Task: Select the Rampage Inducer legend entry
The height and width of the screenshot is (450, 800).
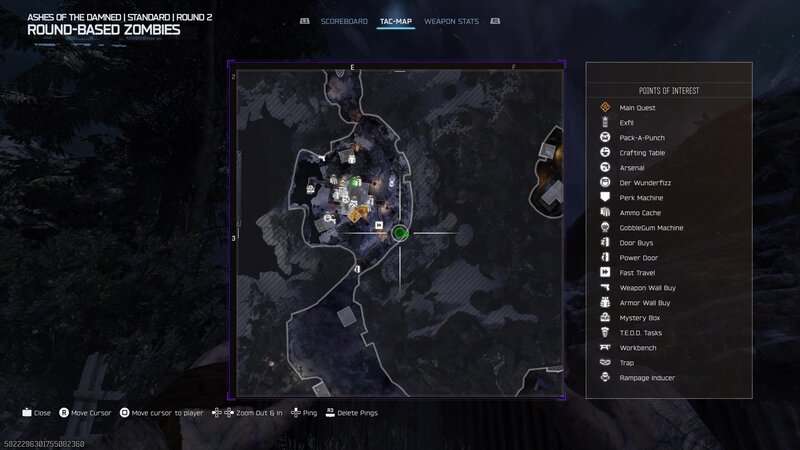Action: tap(646, 378)
